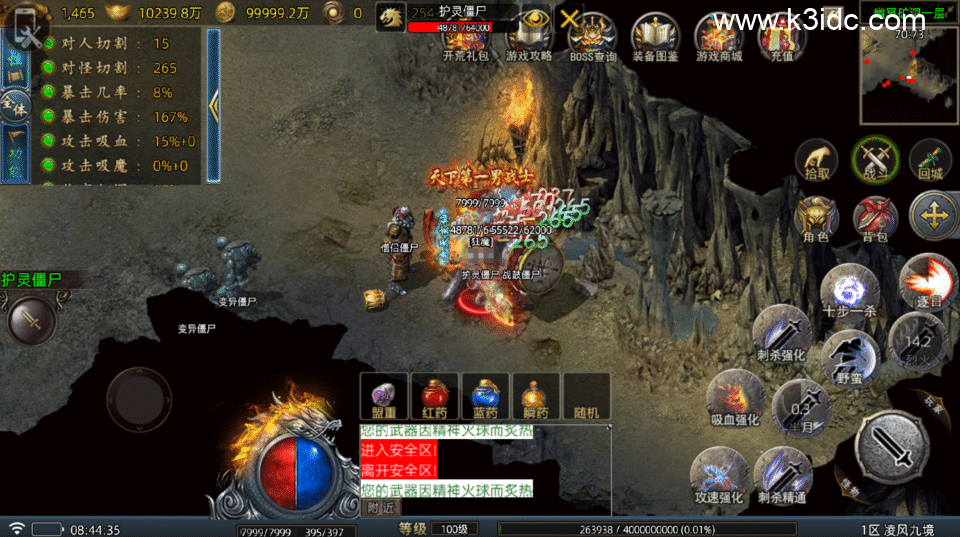Image resolution: width=960 pixels, height=537 pixels.
Task: Open the 充值 recharge icon
Action: point(781,38)
